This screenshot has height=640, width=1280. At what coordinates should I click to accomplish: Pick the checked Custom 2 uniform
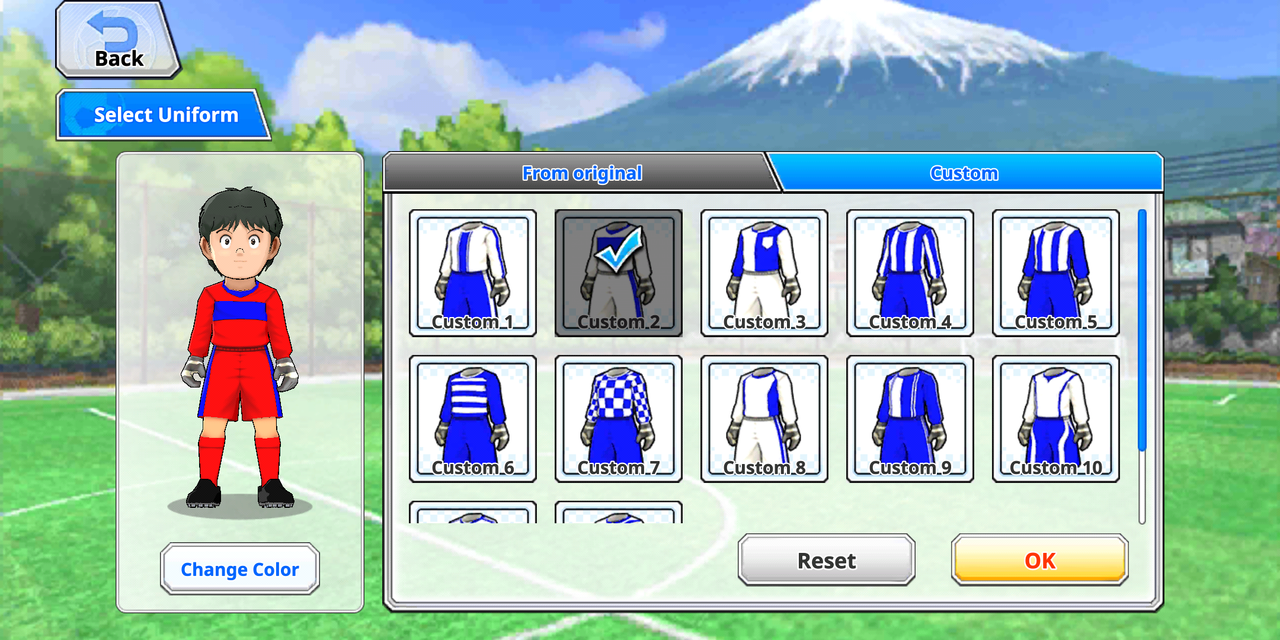[619, 272]
